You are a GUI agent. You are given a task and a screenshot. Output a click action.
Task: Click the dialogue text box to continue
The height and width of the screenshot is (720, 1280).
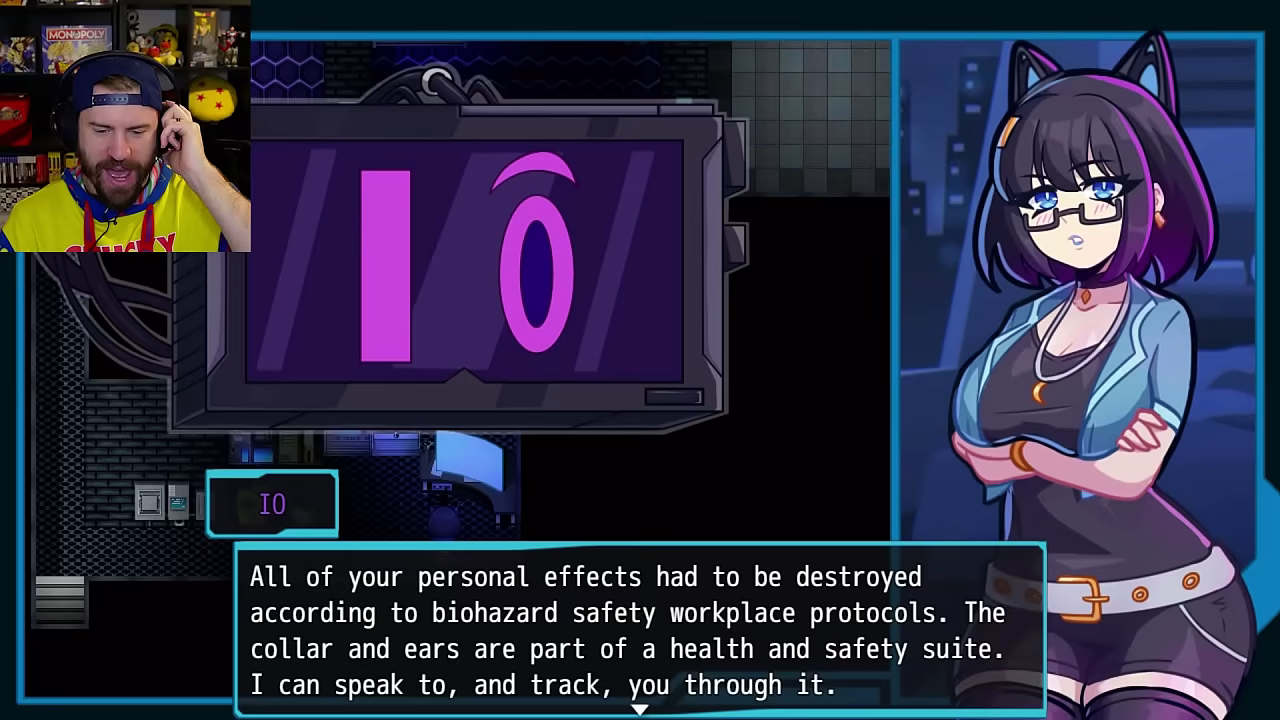tap(640, 630)
